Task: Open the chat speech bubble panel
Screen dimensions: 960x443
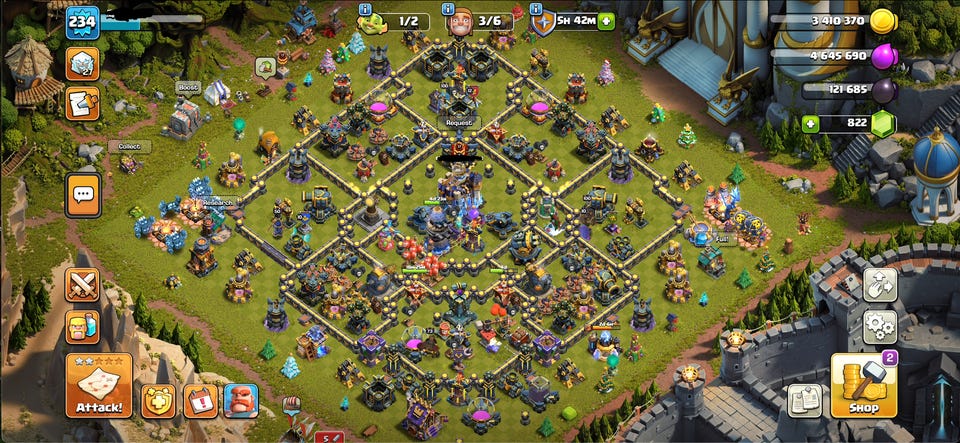Action: point(82,194)
